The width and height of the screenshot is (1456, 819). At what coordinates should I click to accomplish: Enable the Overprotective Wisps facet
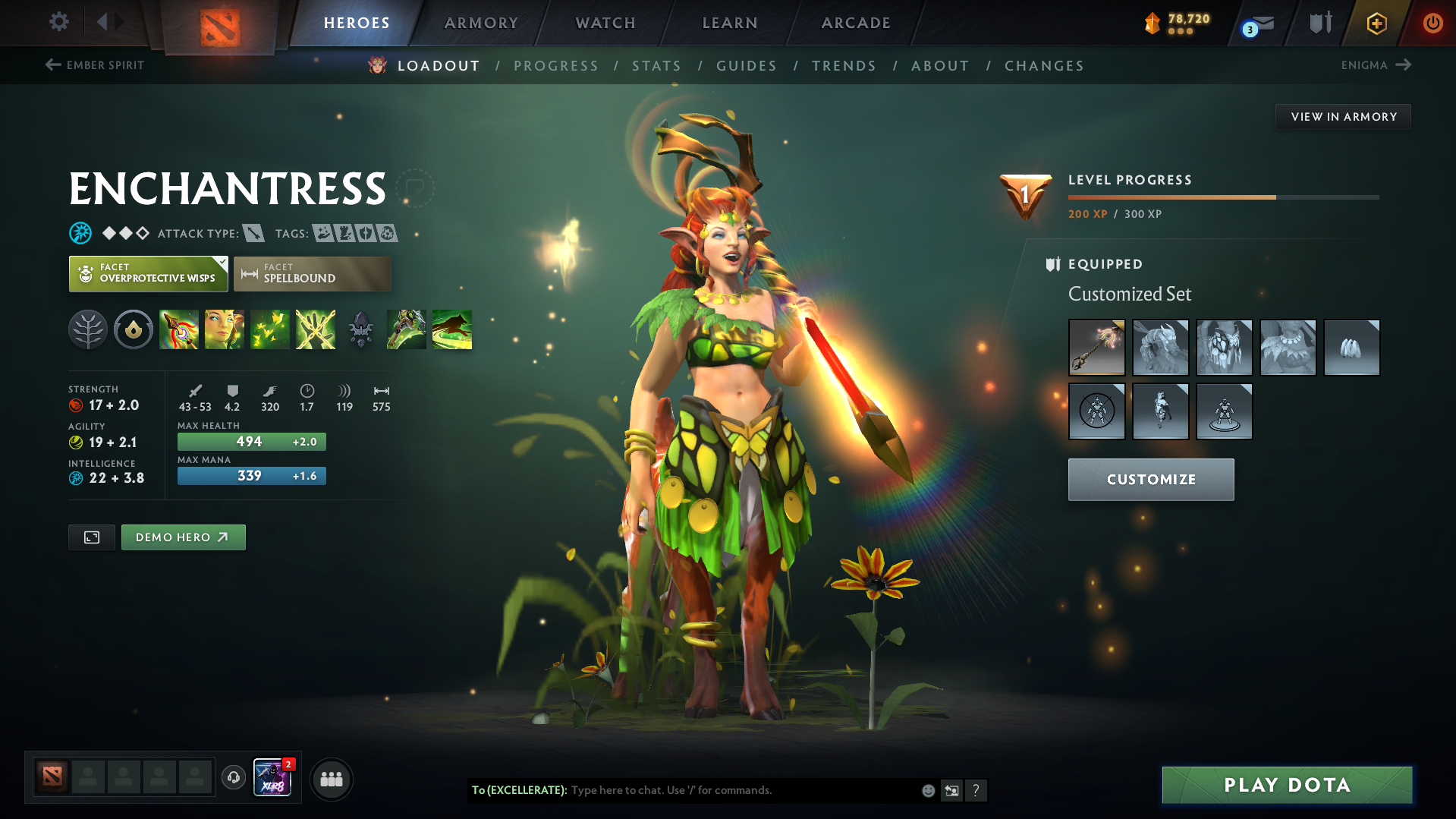(148, 274)
